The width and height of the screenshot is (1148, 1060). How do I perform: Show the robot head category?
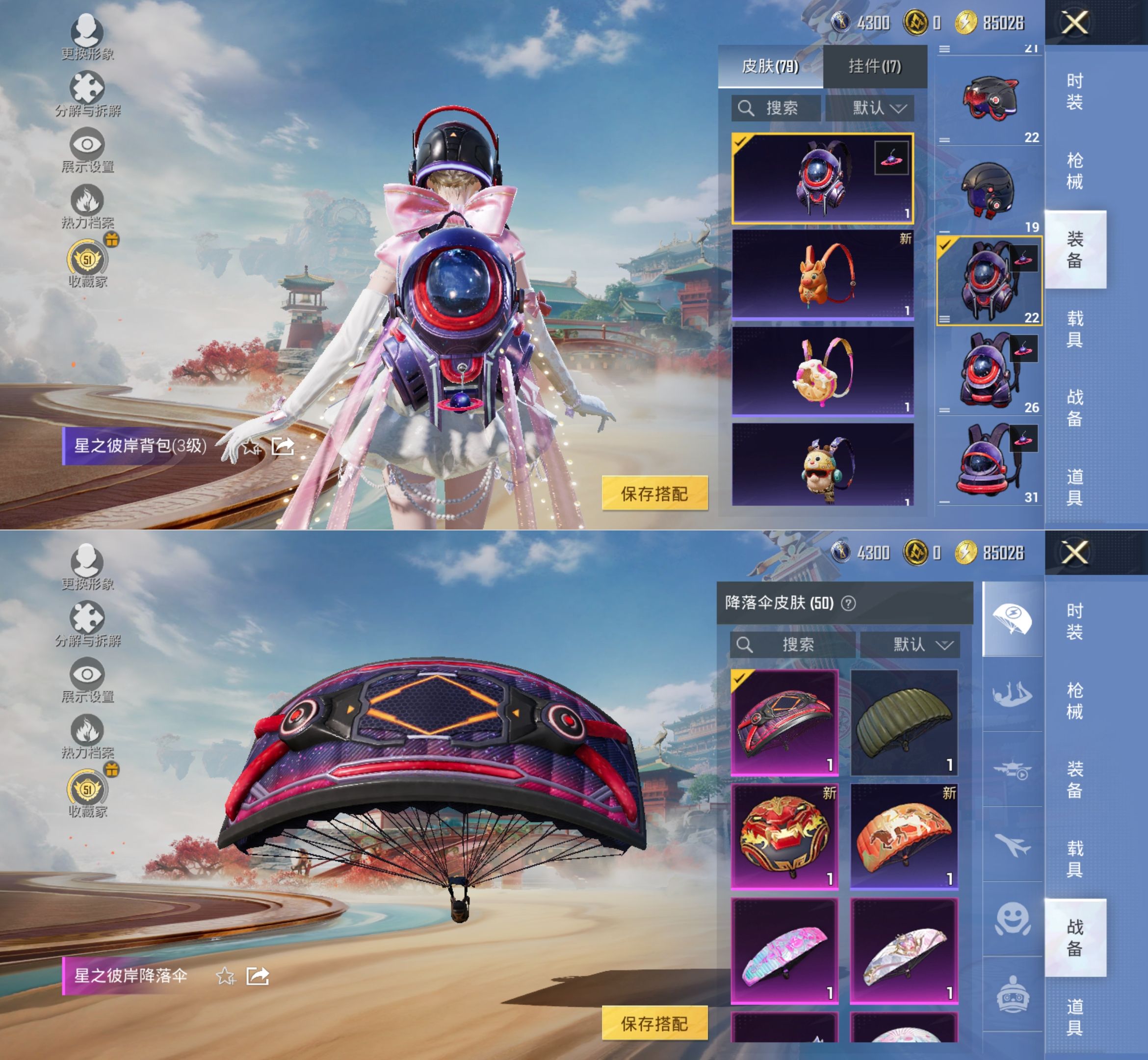point(1012,994)
